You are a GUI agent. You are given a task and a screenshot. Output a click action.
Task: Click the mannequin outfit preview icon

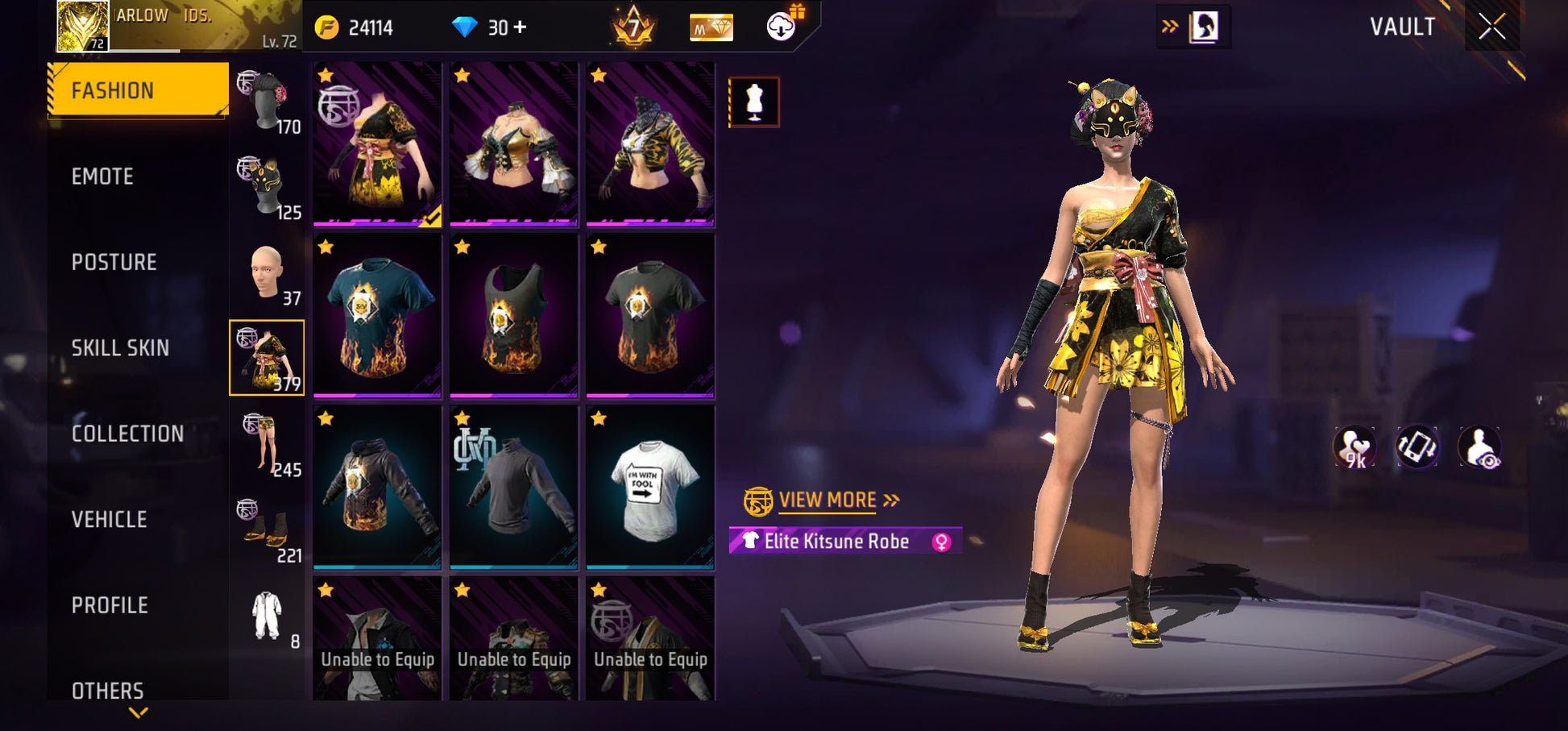point(754,102)
